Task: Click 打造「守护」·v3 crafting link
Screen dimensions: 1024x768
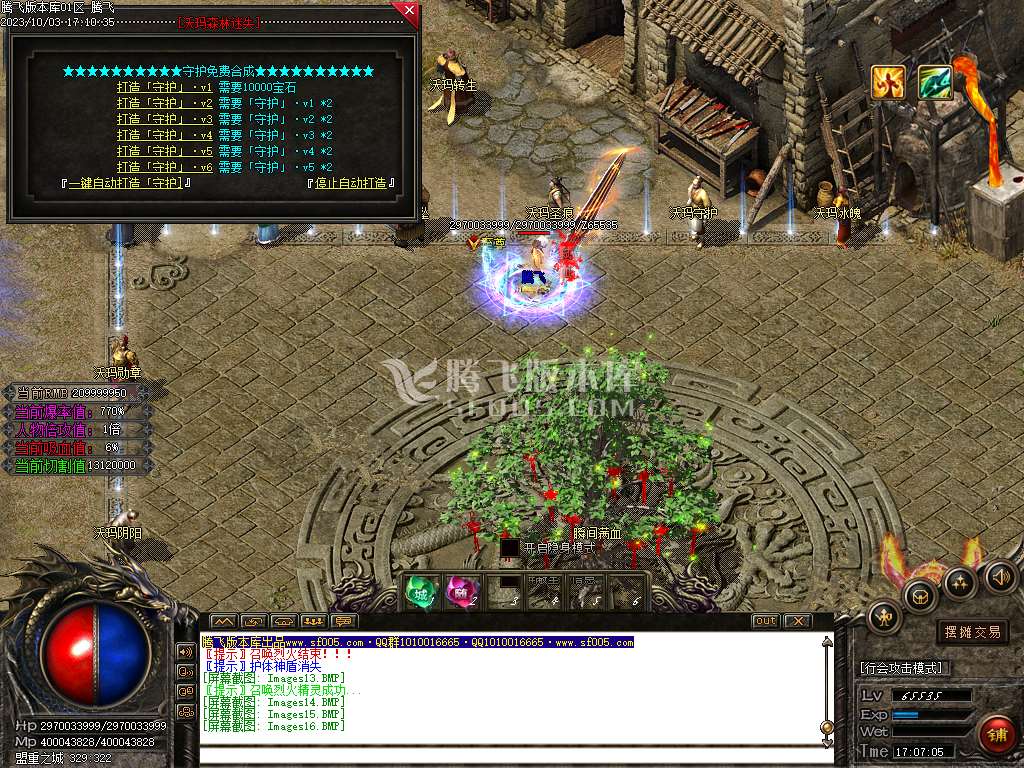Action: coord(165,119)
